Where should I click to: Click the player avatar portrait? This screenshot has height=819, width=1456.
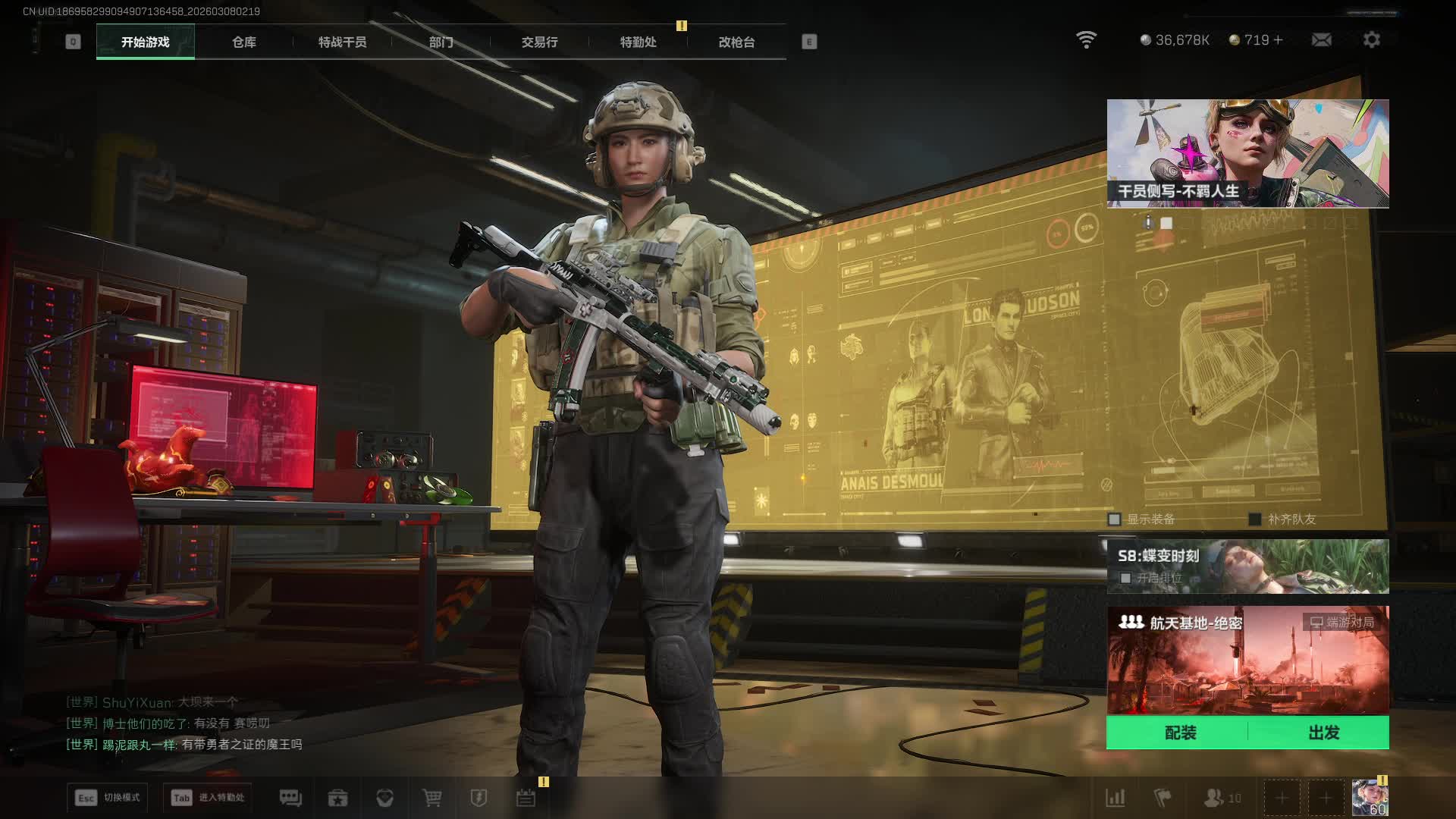[x=1370, y=797]
